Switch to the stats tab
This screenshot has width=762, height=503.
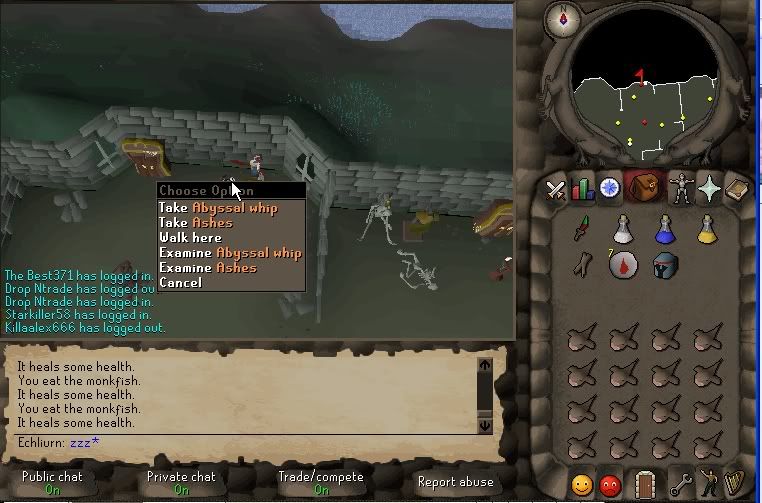582,188
